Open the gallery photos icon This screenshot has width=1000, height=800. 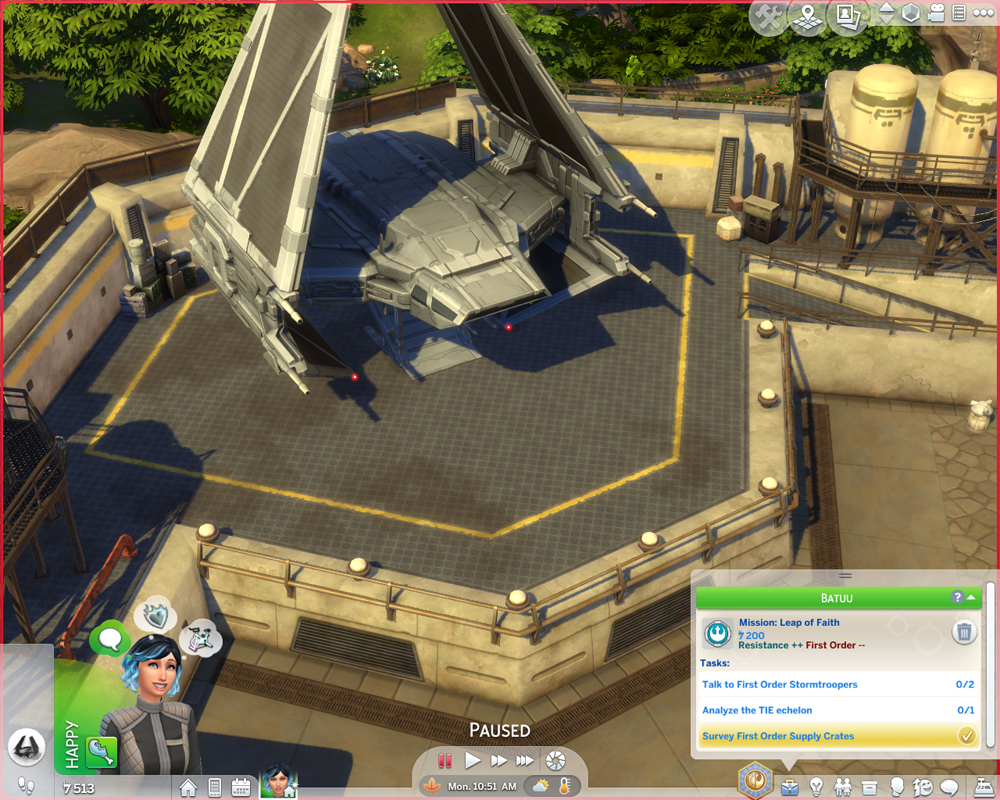coord(845,18)
